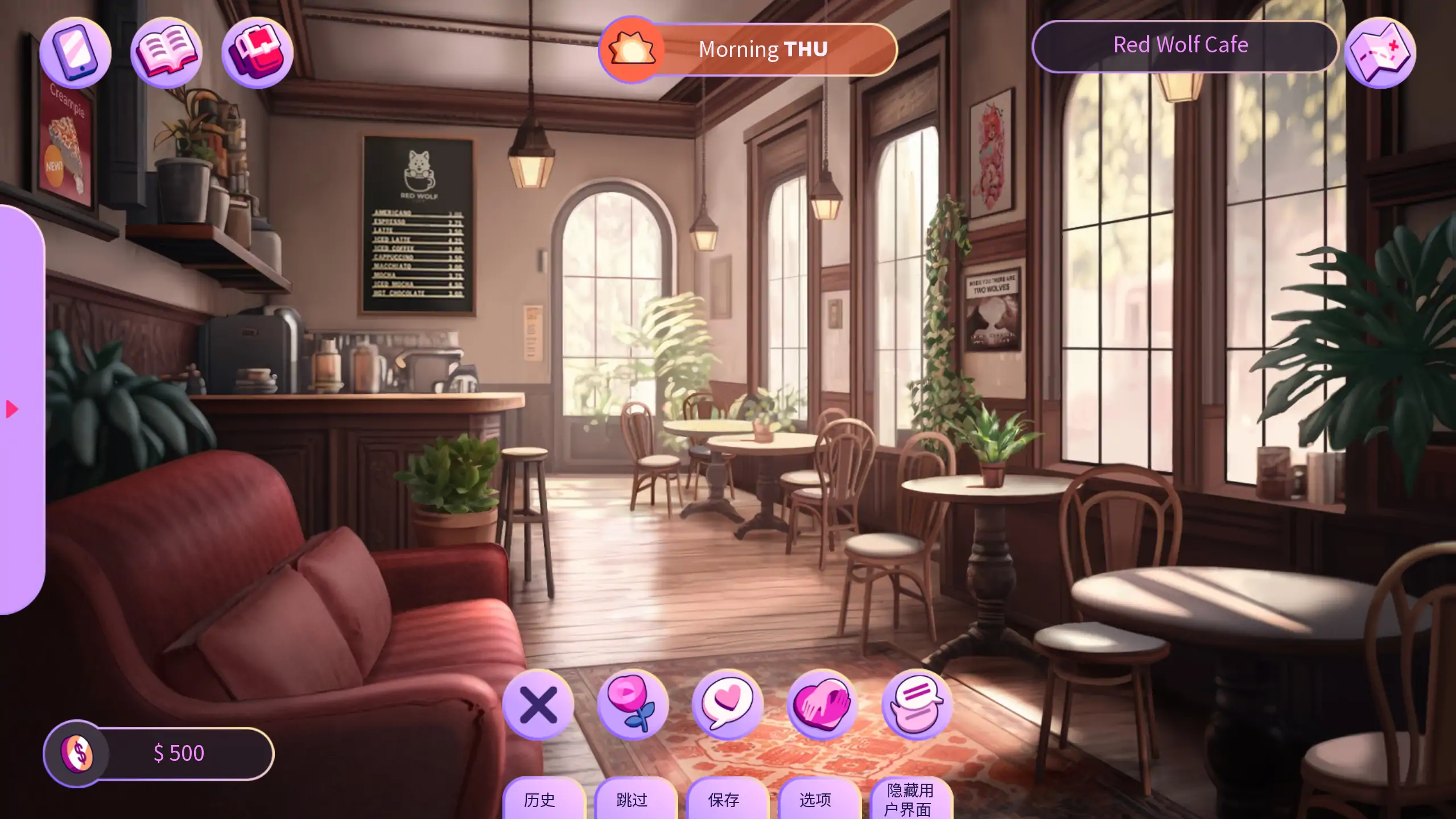Open the smartphone icon

(76, 52)
